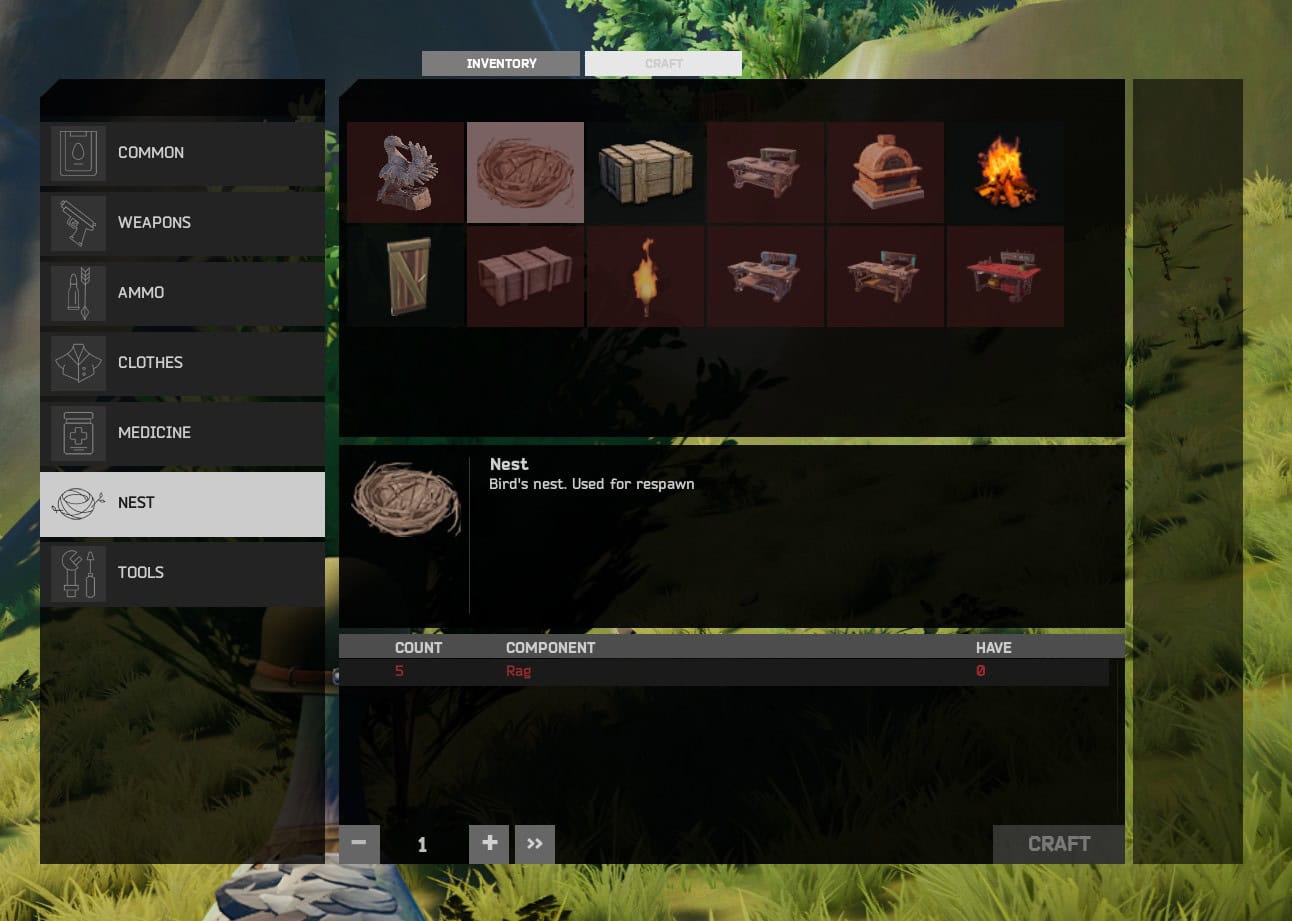
Task: Switch to the CRAFT tab
Action: (x=662, y=63)
